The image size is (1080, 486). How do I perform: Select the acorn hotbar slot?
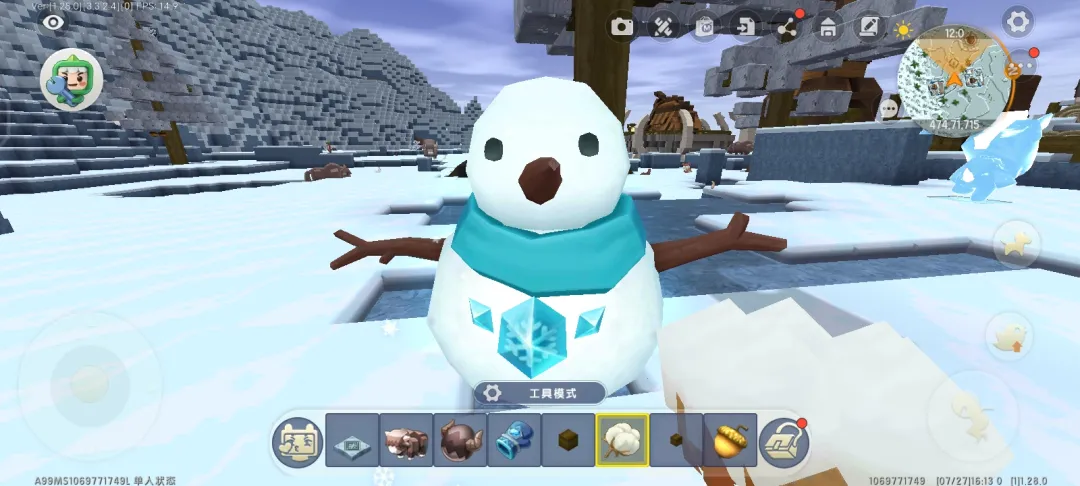[x=729, y=440]
